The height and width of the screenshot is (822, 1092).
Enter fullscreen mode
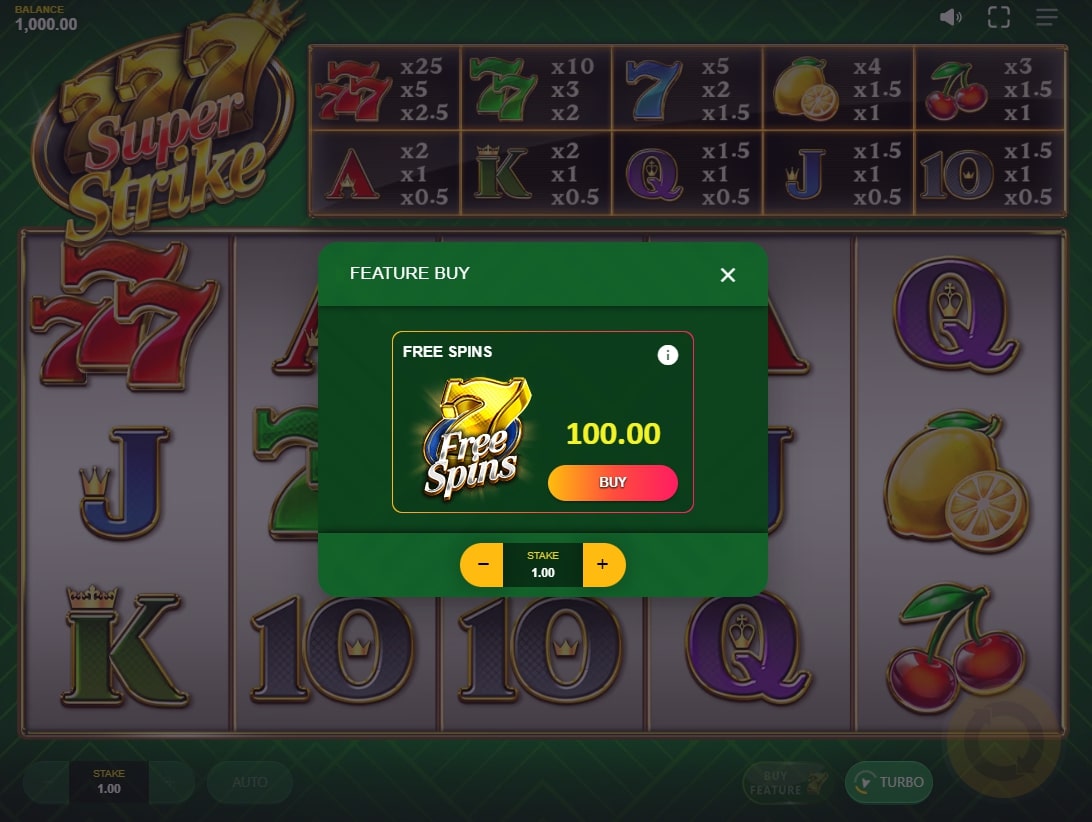pyautogui.click(x=998, y=17)
